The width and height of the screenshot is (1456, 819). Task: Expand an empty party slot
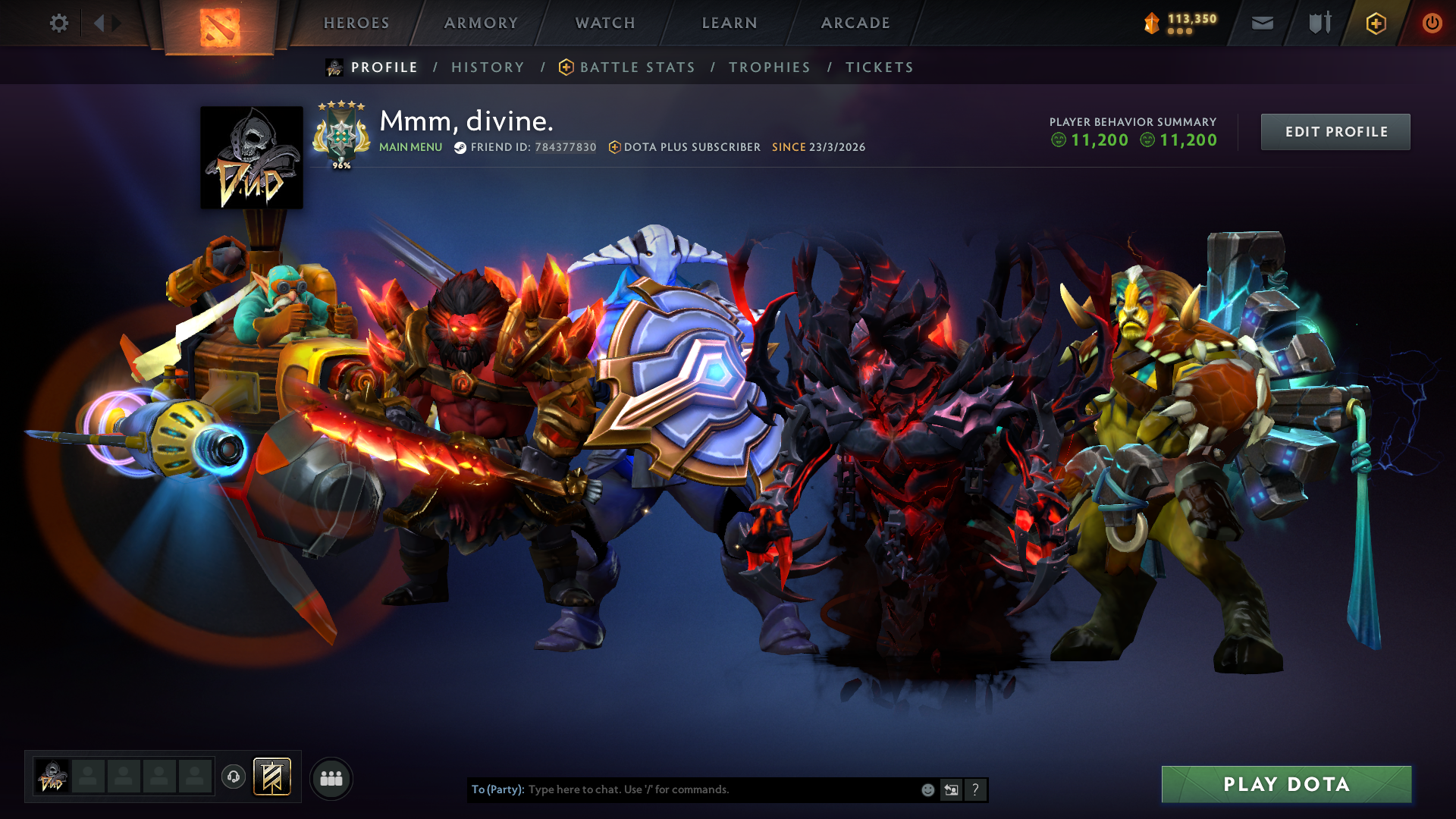tap(89, 777)
